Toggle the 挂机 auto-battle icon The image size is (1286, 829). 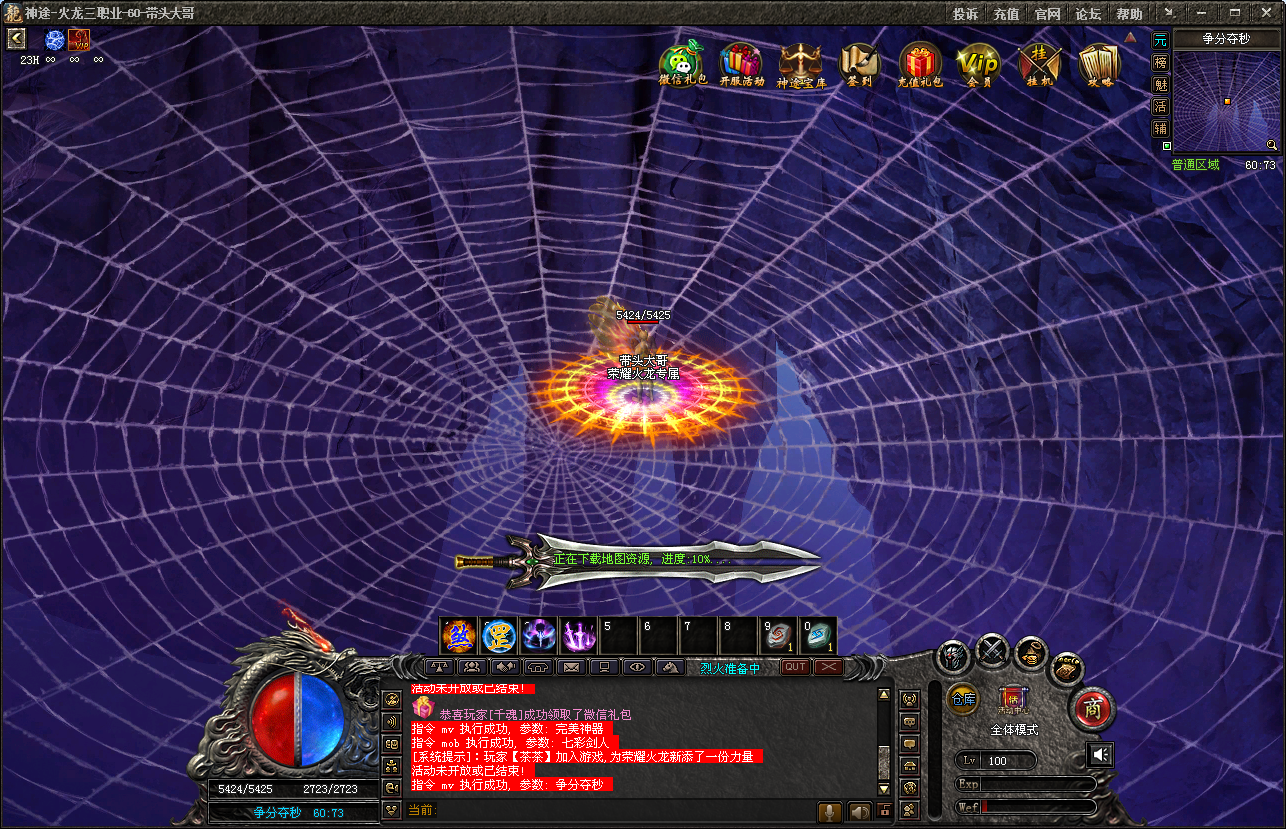pos(1038,64)
